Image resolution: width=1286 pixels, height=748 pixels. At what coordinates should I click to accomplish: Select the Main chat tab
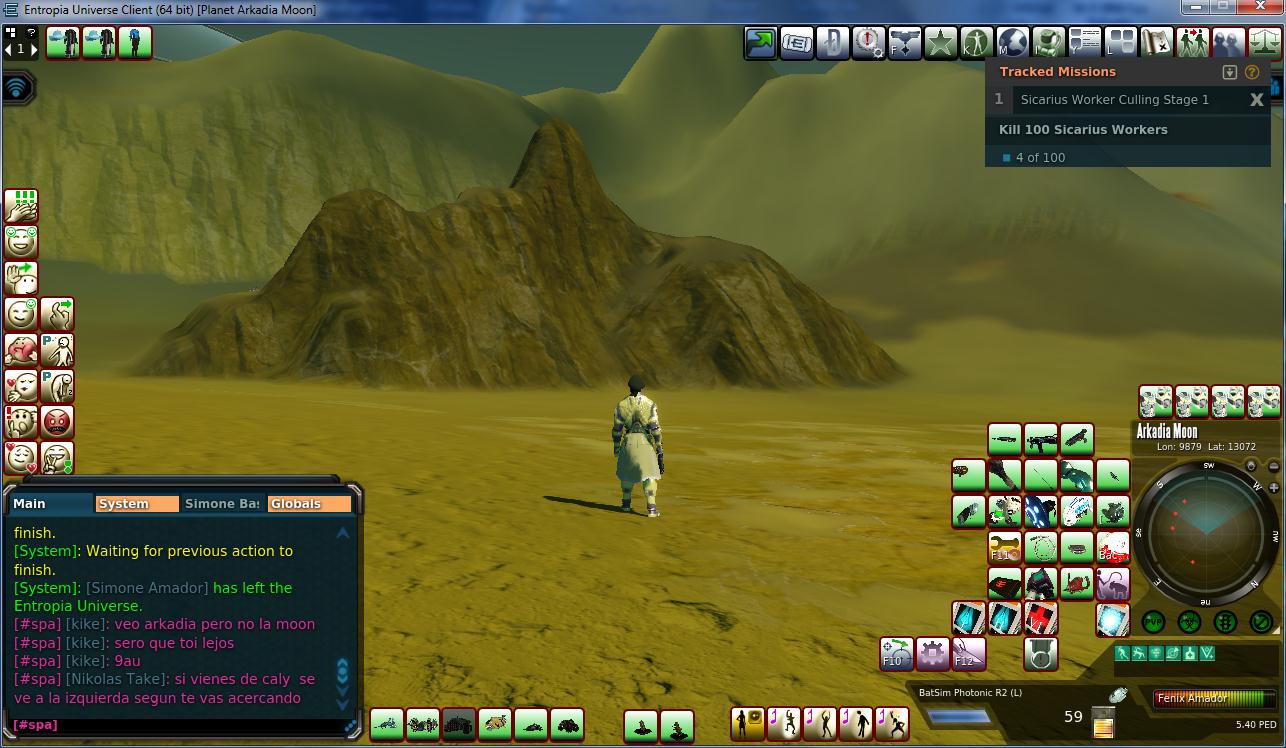pos(50,504)
